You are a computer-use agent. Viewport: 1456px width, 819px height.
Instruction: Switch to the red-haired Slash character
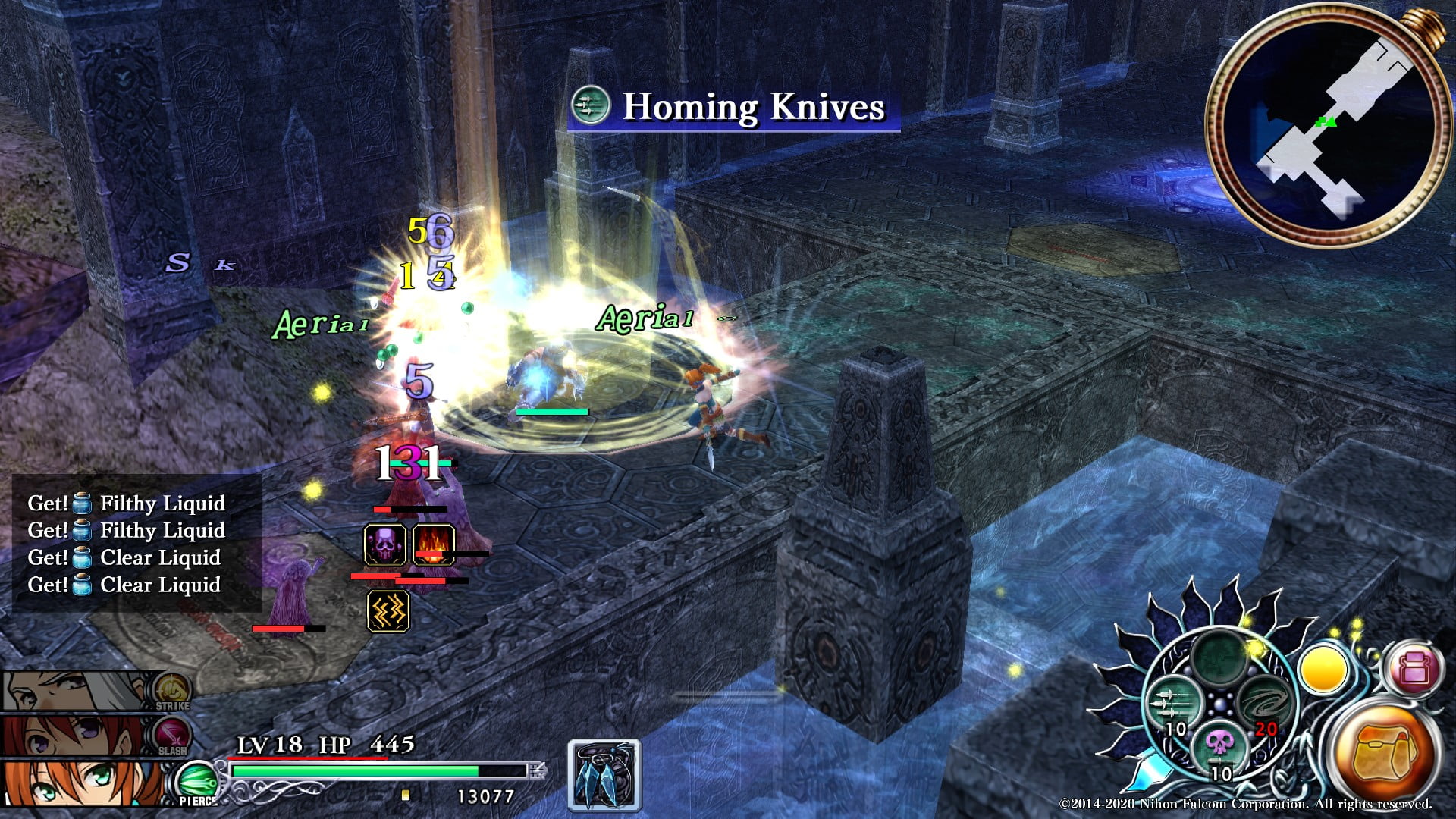tap(76, 736)
